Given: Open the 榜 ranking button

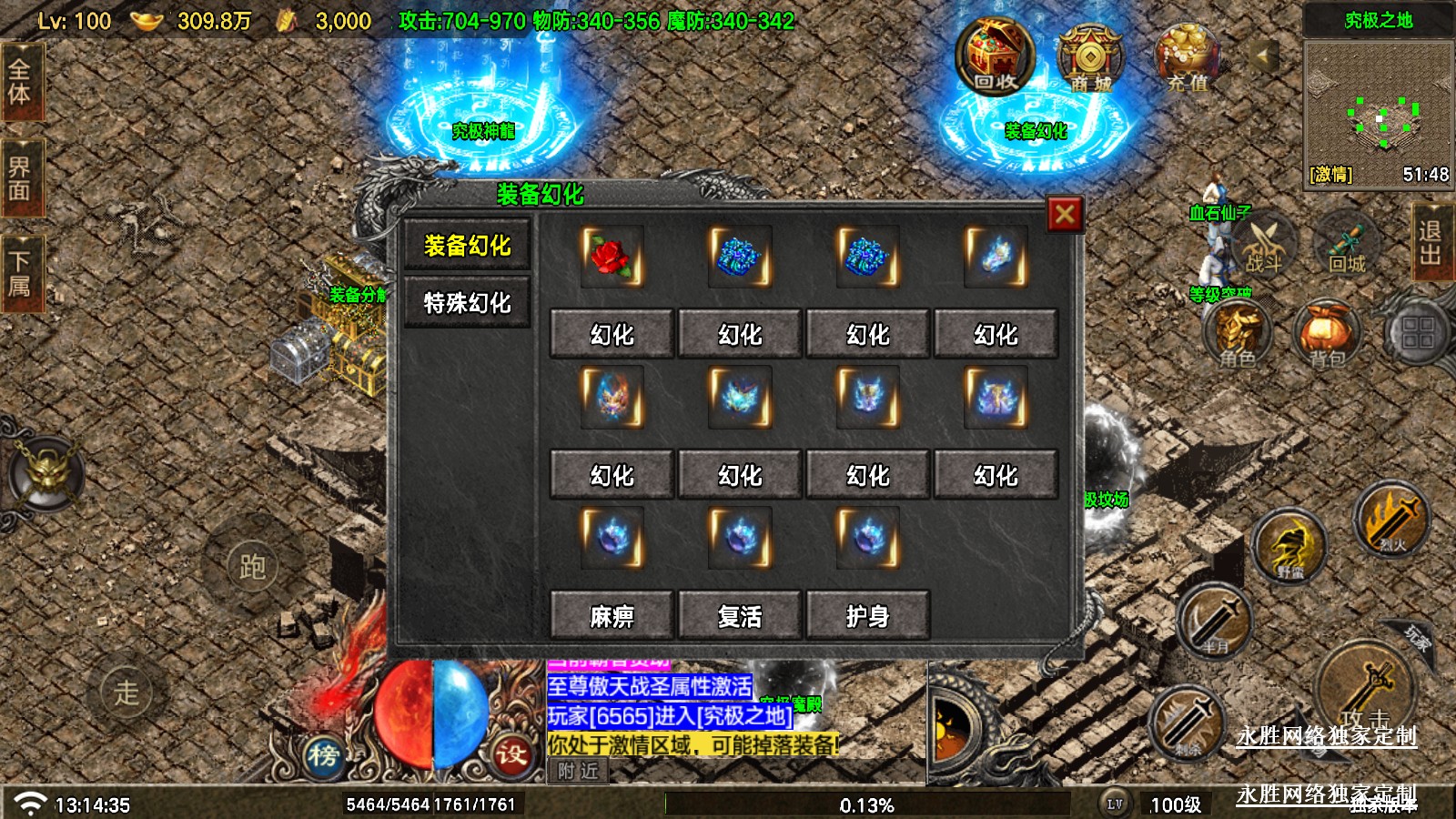Looking at the screenshot, I should (x=323, y=754).
